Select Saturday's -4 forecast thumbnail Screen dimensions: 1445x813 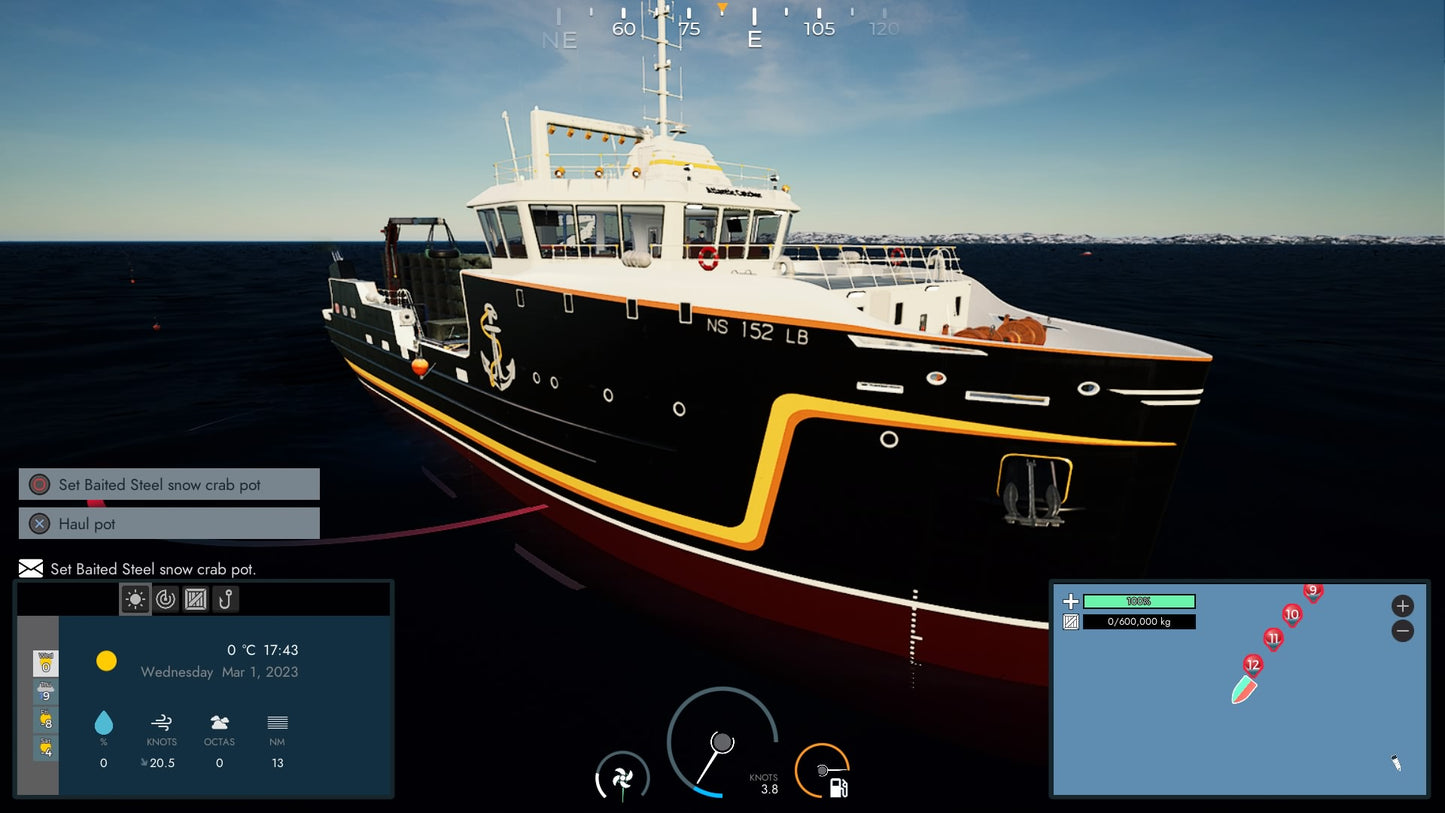coord(44,747)
